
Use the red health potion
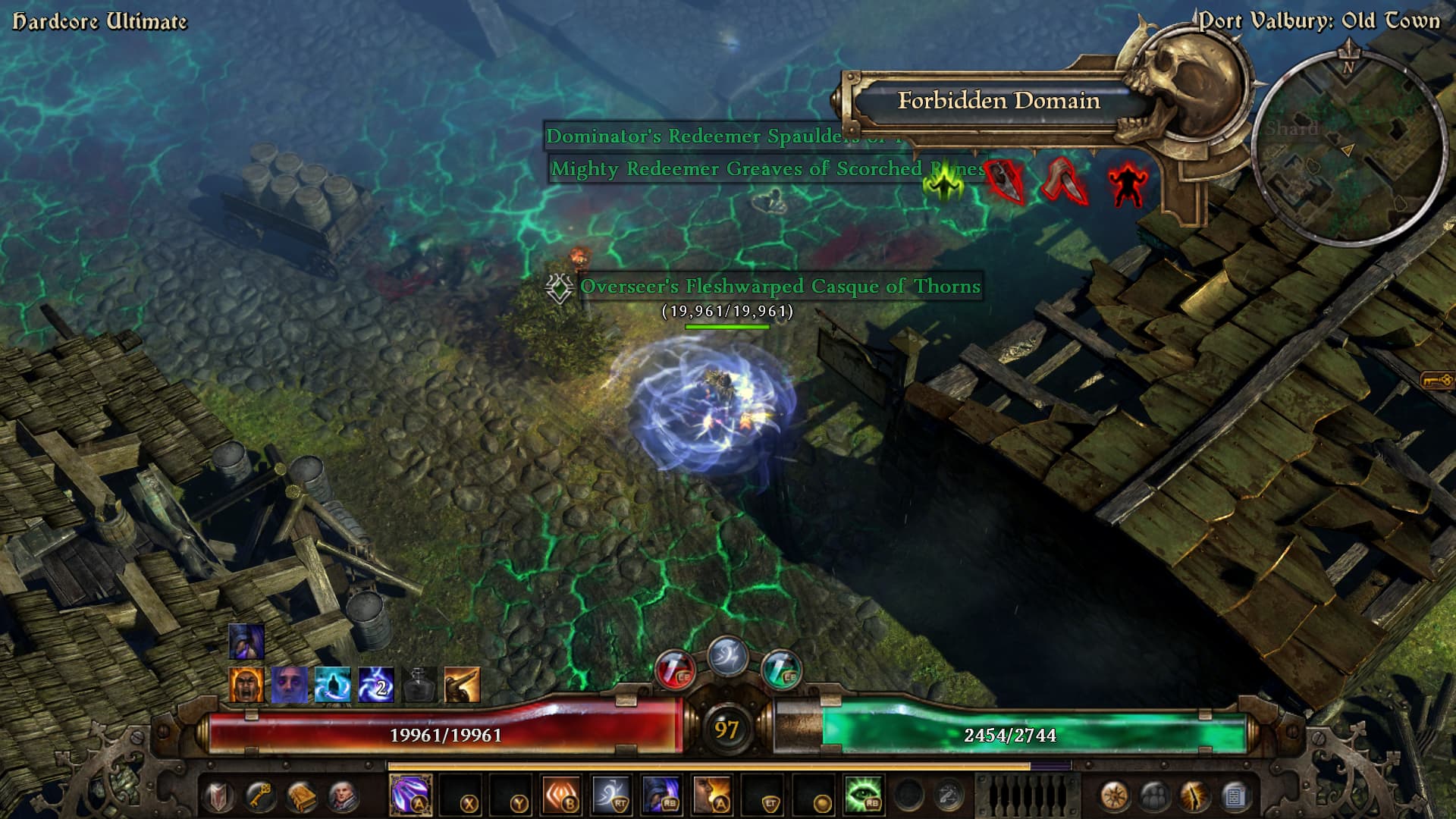674,670
